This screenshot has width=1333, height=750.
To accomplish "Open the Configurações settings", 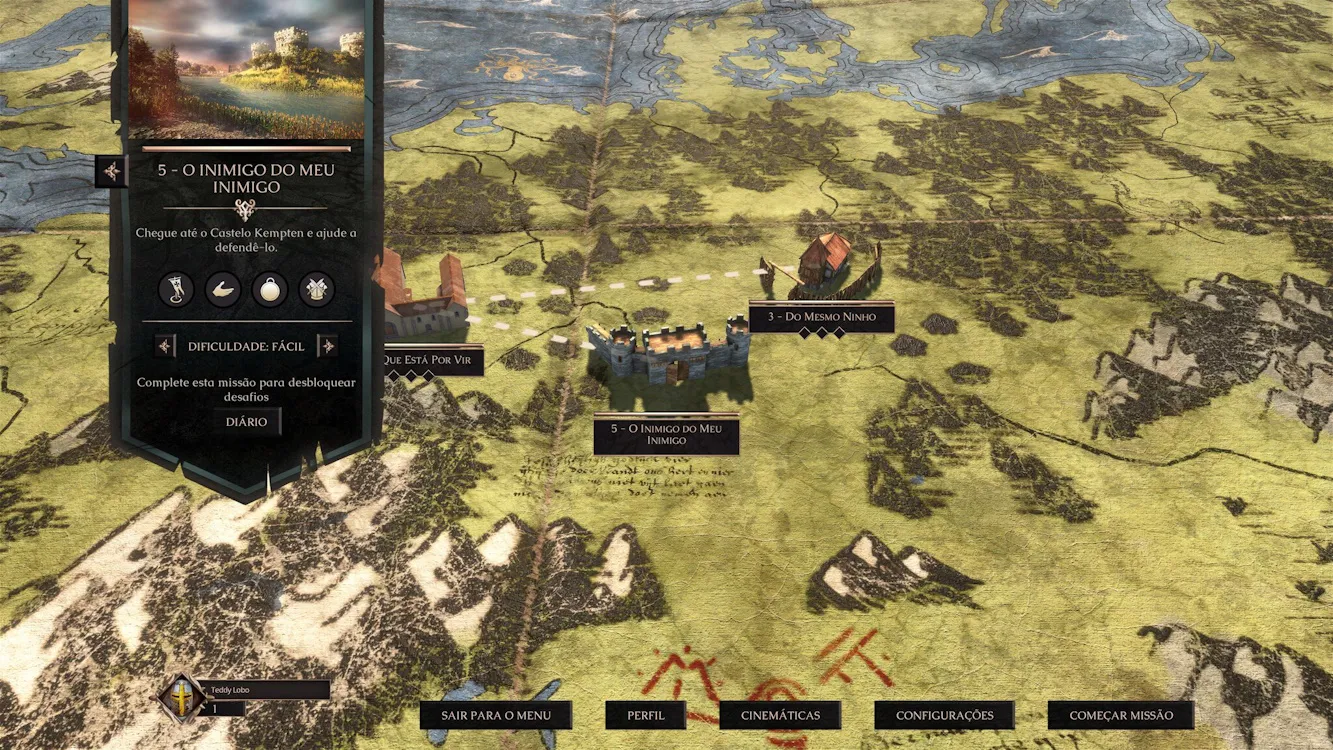I will (x=944, y=715).
